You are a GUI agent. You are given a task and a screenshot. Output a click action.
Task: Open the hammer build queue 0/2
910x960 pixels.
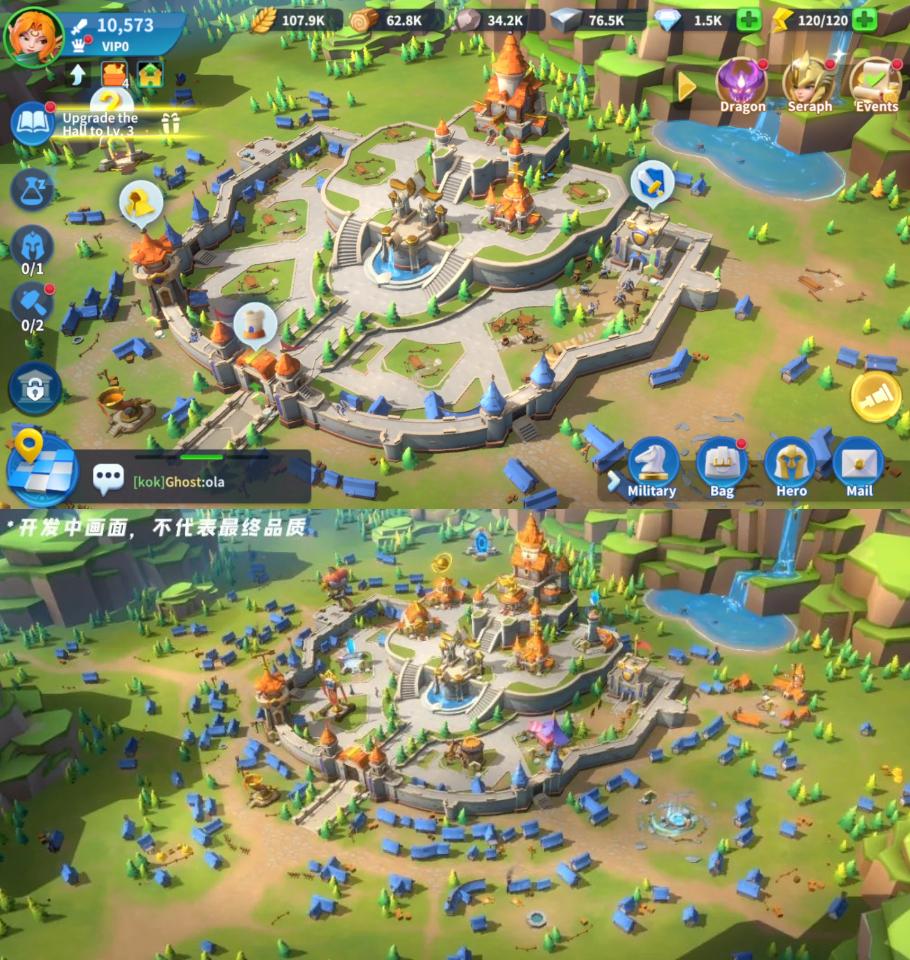pyautogui.click(x=33, y=305)
